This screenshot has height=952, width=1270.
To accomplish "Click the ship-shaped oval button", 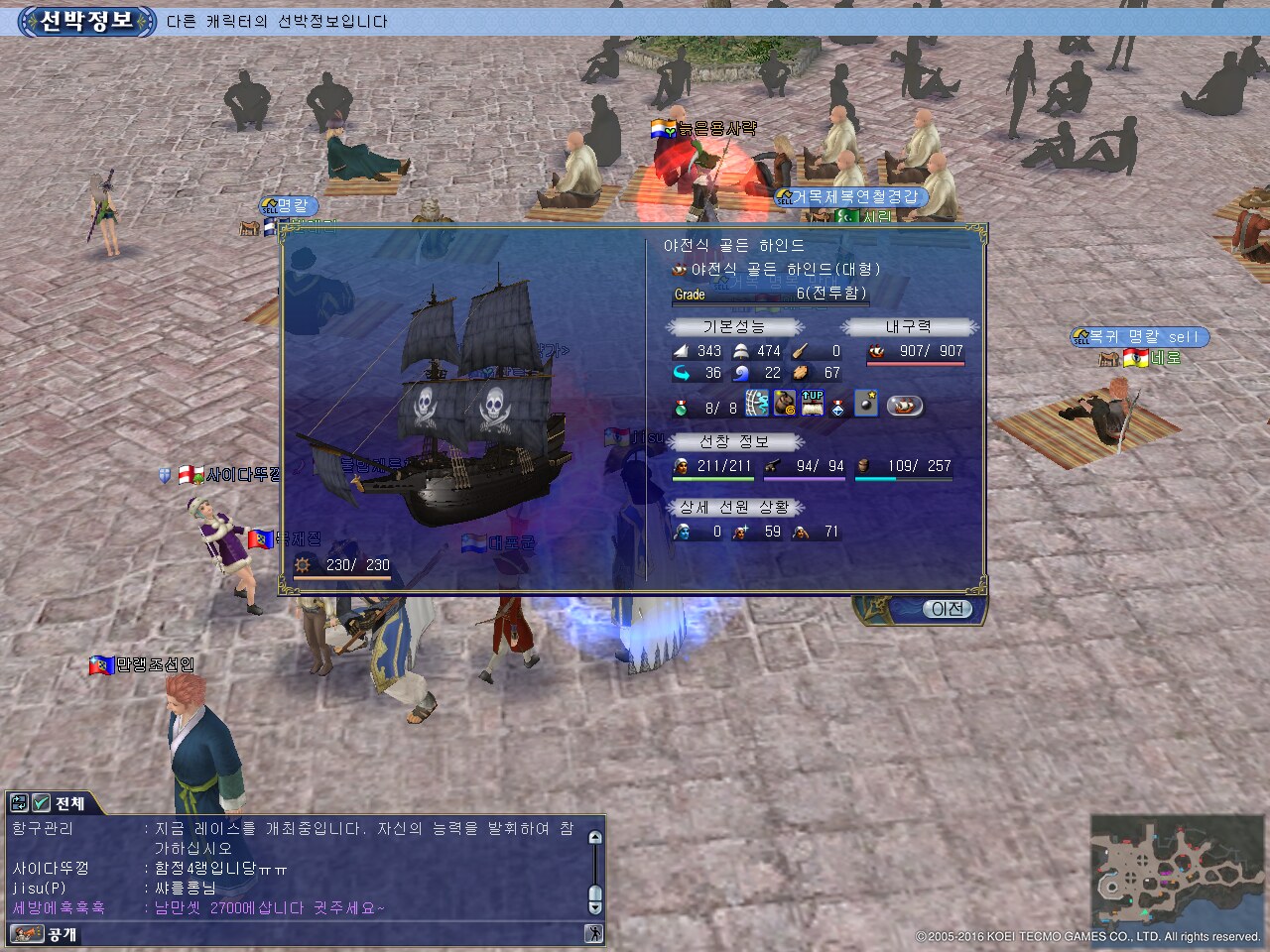I will [x=904, y=405].
